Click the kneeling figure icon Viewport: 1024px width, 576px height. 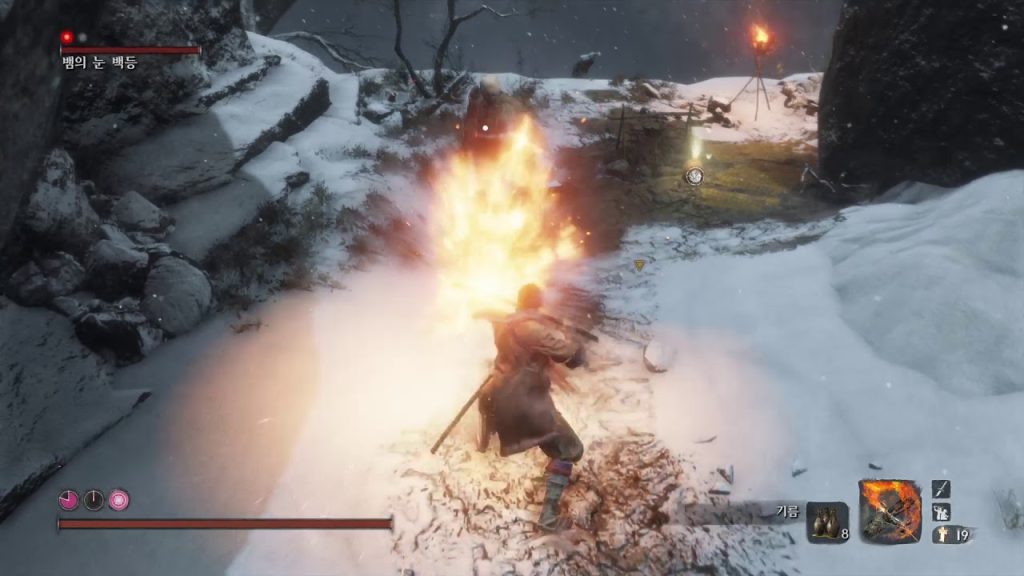(941, 512)
